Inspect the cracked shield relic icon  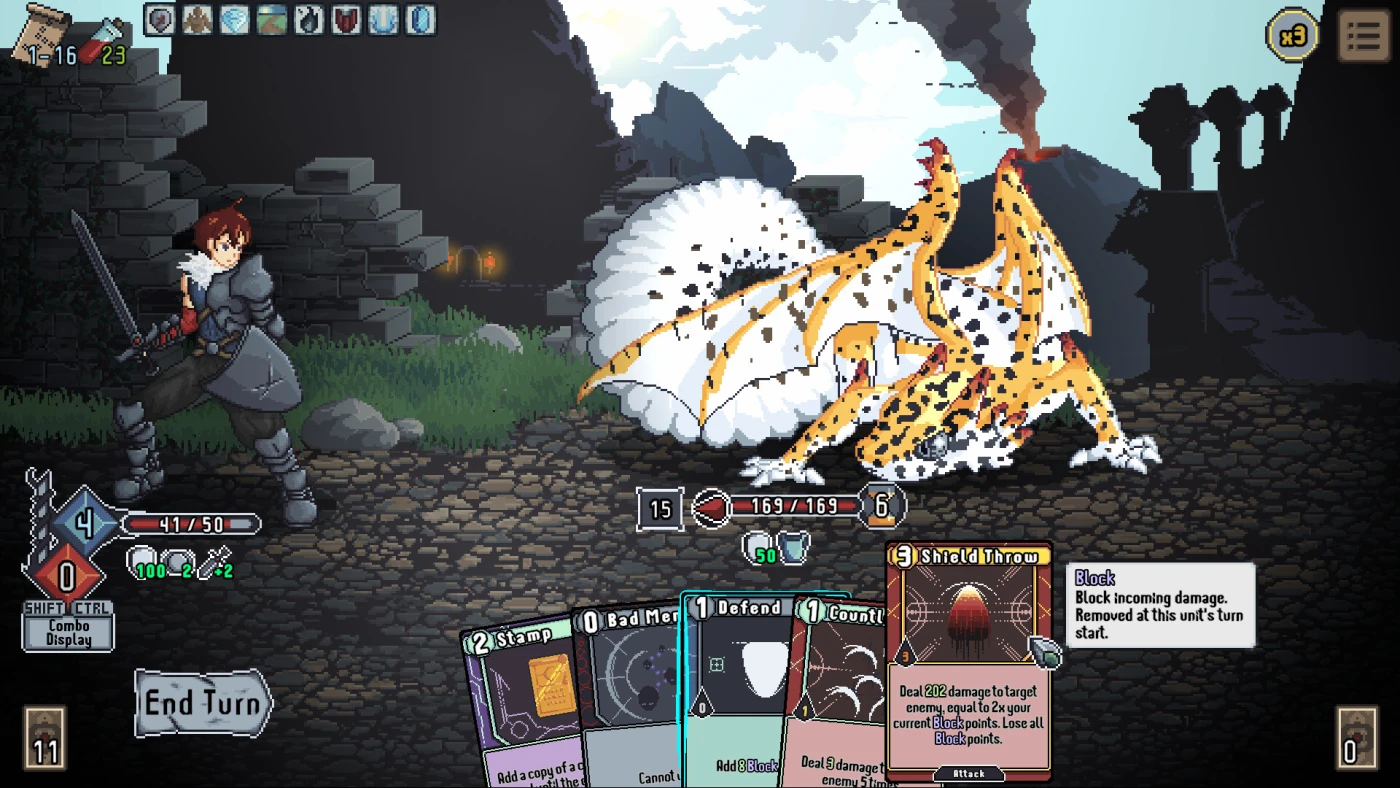pyautogui.click(x=160, y=20)
